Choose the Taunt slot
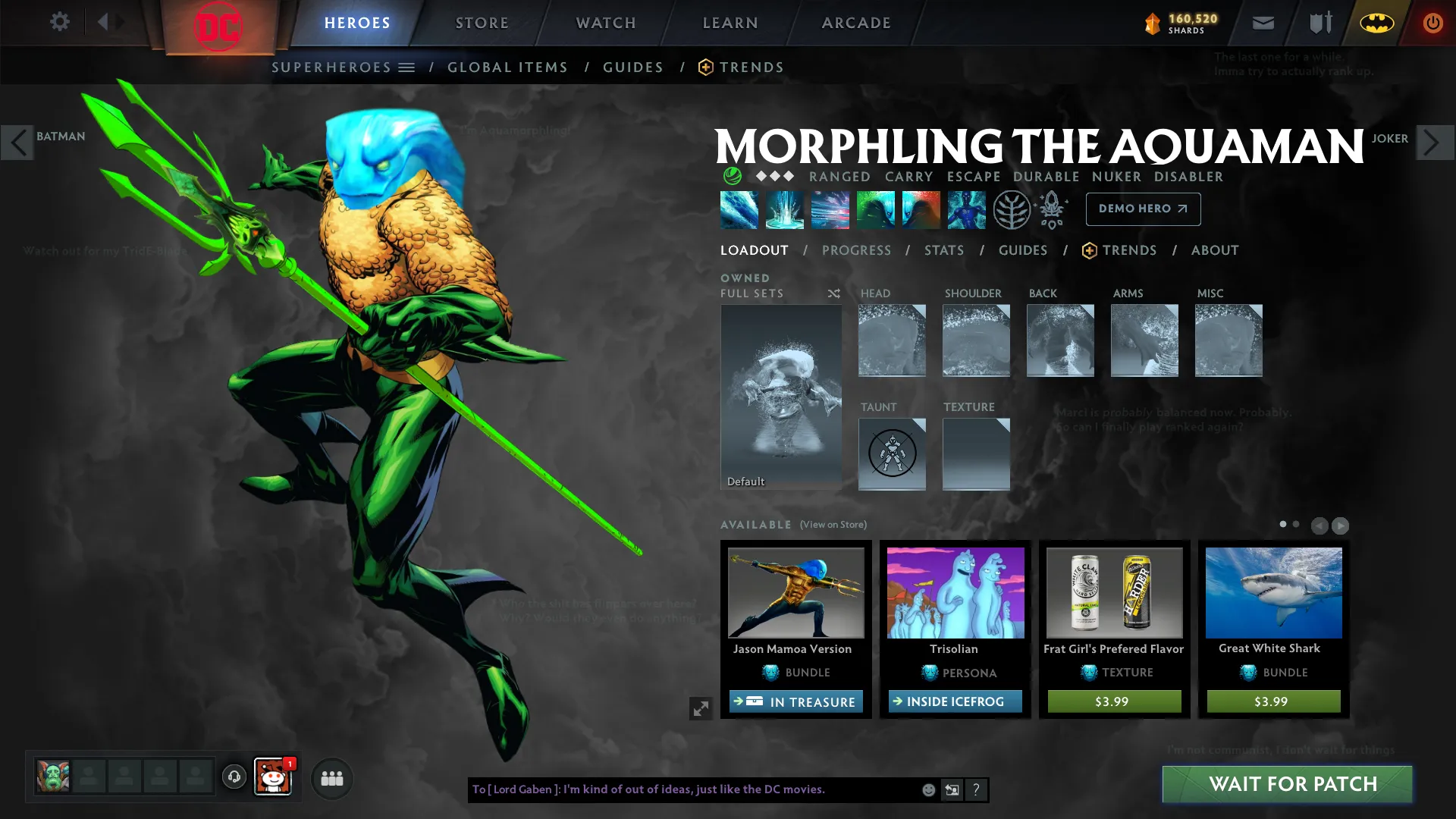The image size is (1456, 819). coord(892,453)
